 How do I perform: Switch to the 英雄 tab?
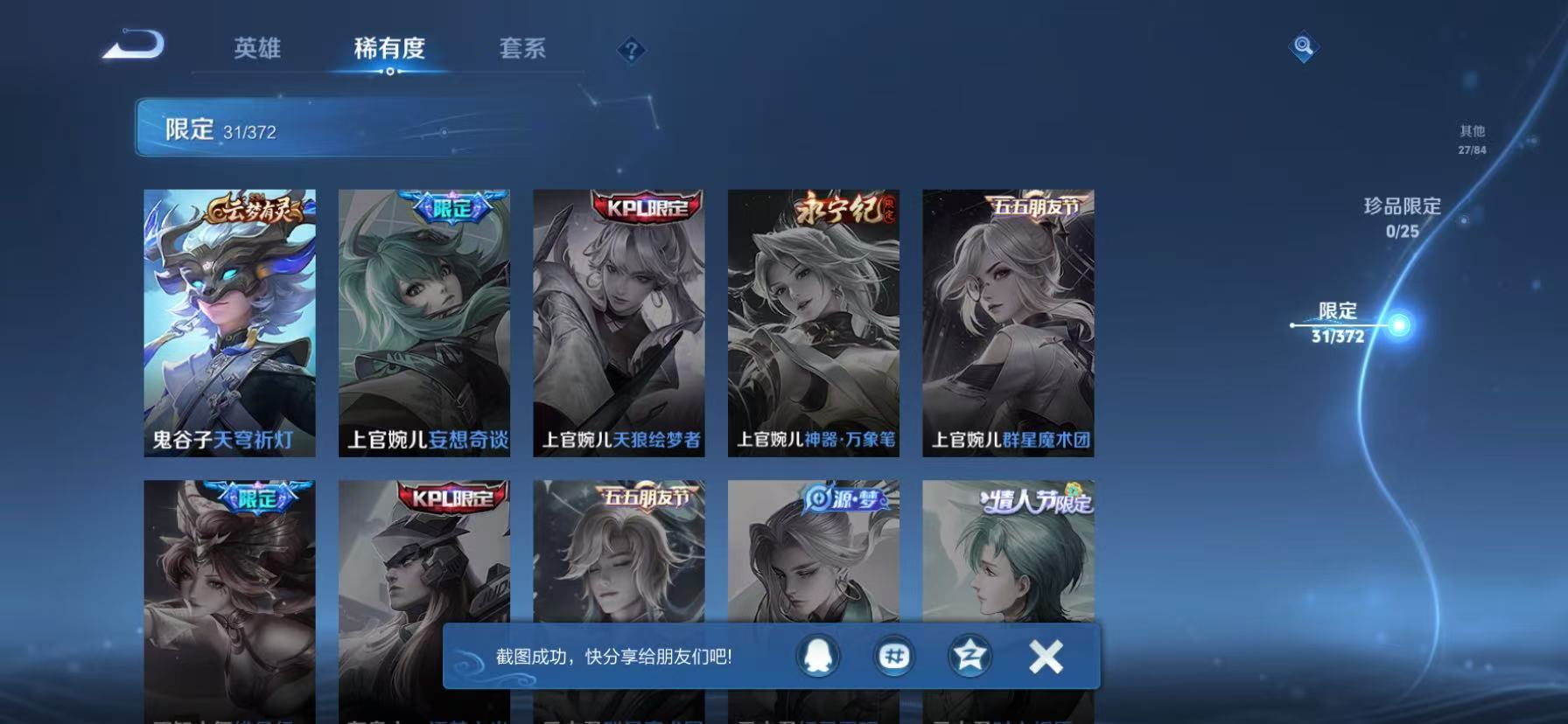[255, 50]
